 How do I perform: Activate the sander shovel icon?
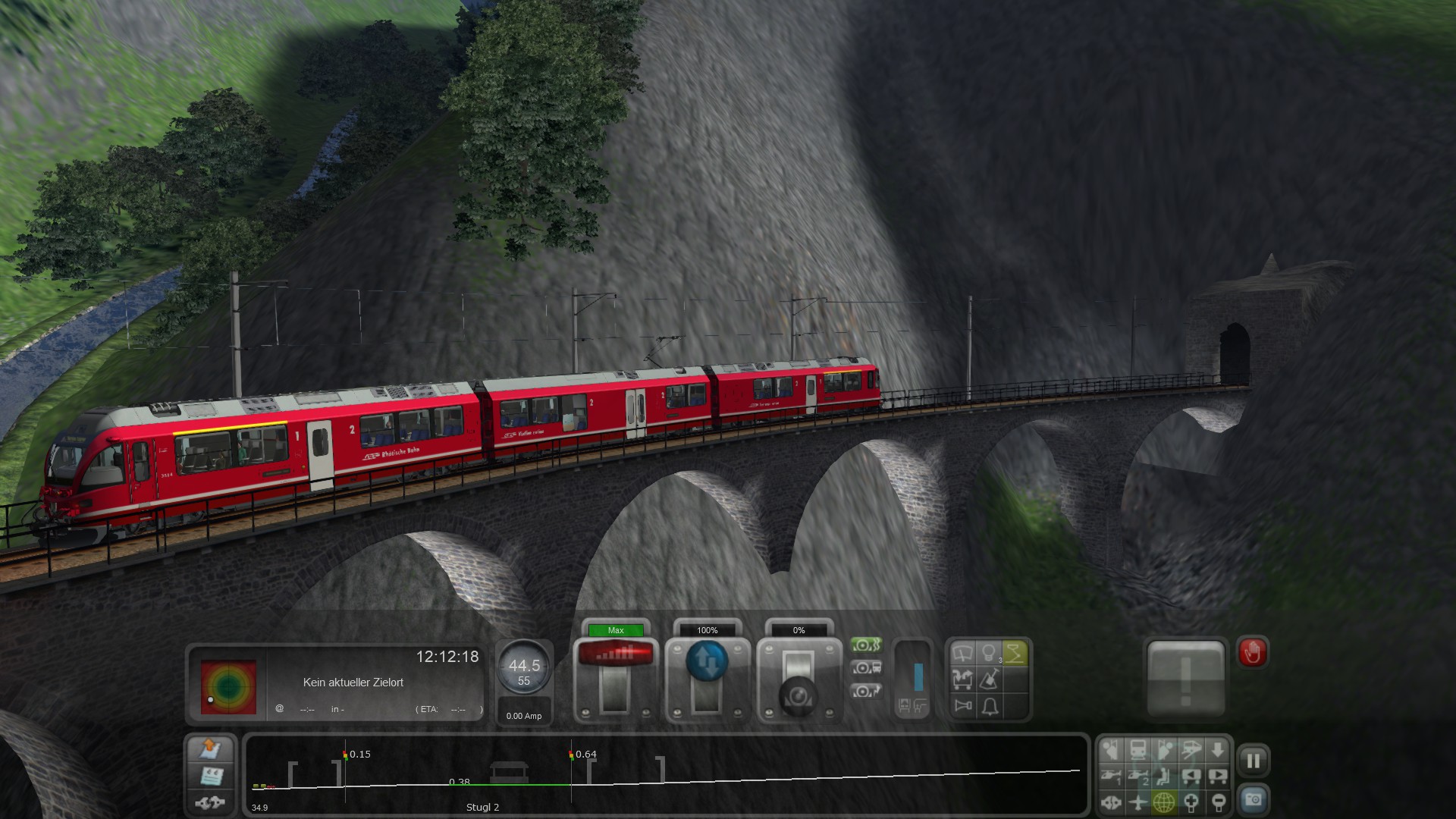[990, 679]
